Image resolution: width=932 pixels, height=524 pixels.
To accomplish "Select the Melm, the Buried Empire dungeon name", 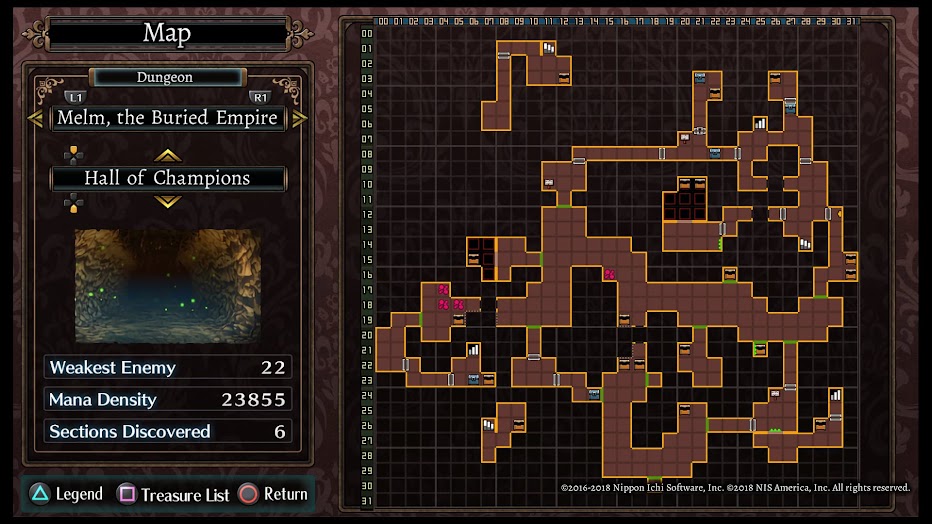I will (167, 118).
